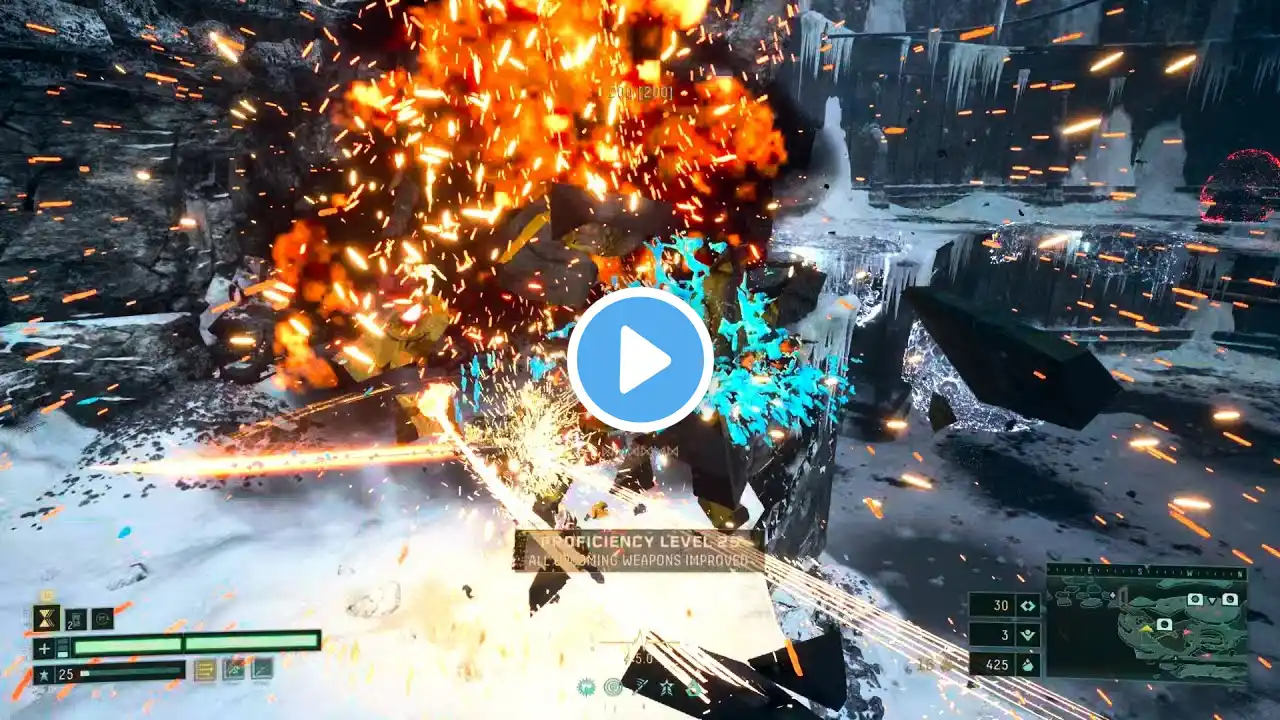
Task: Click the plus icon beside the integrity bar
Action: pos(44,648)
